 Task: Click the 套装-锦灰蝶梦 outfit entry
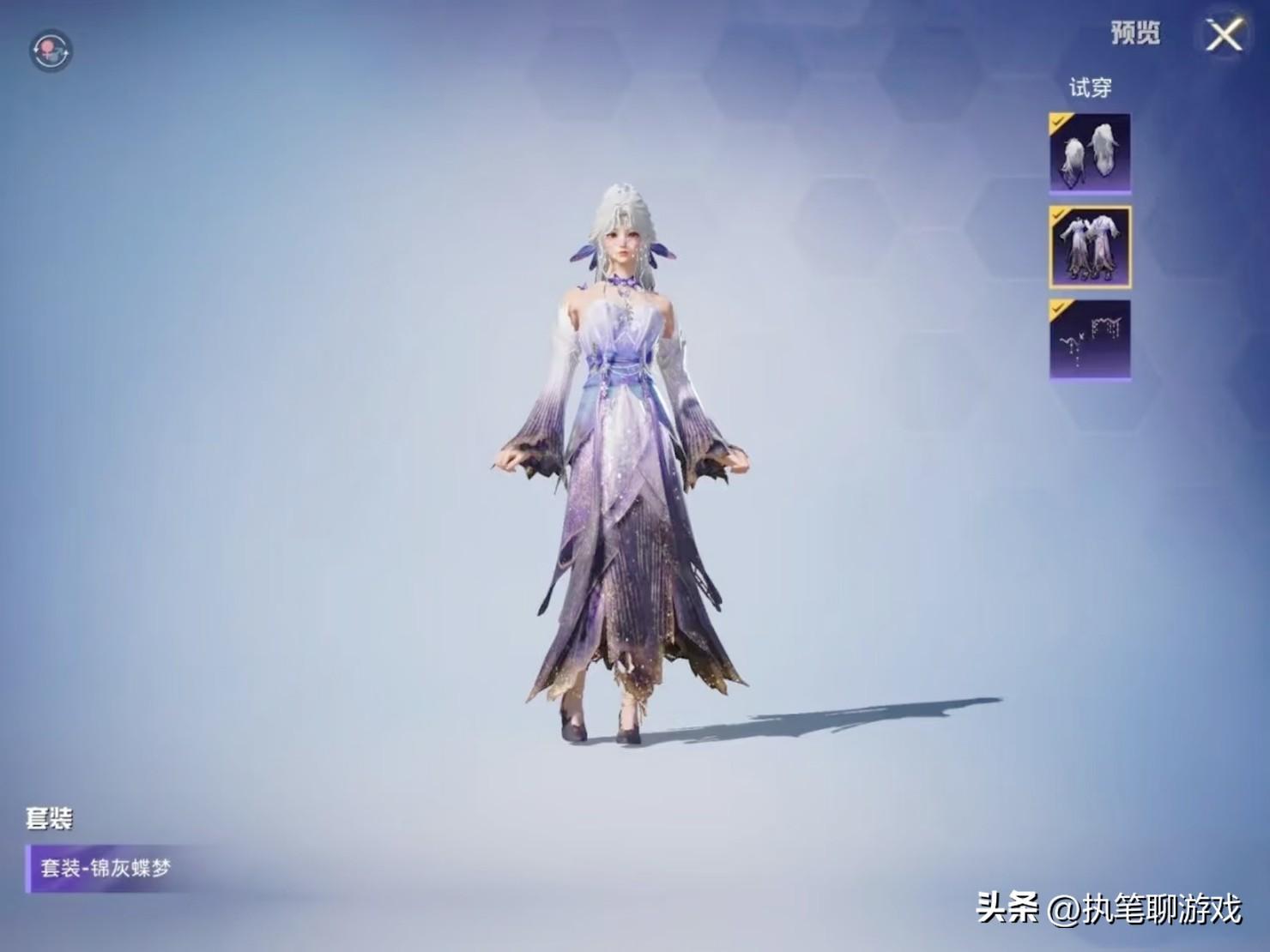[107, 868]
